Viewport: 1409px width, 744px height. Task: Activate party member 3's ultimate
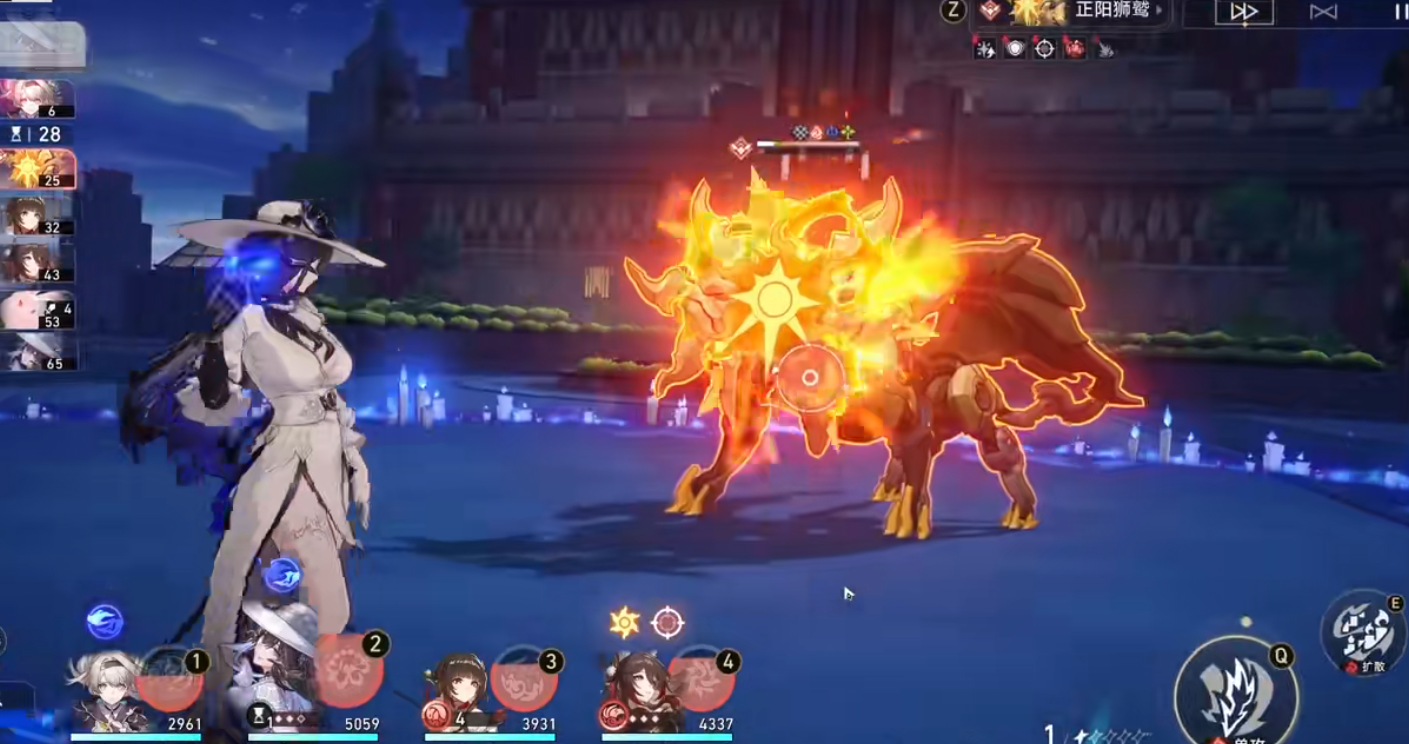[x=523, y=680]
